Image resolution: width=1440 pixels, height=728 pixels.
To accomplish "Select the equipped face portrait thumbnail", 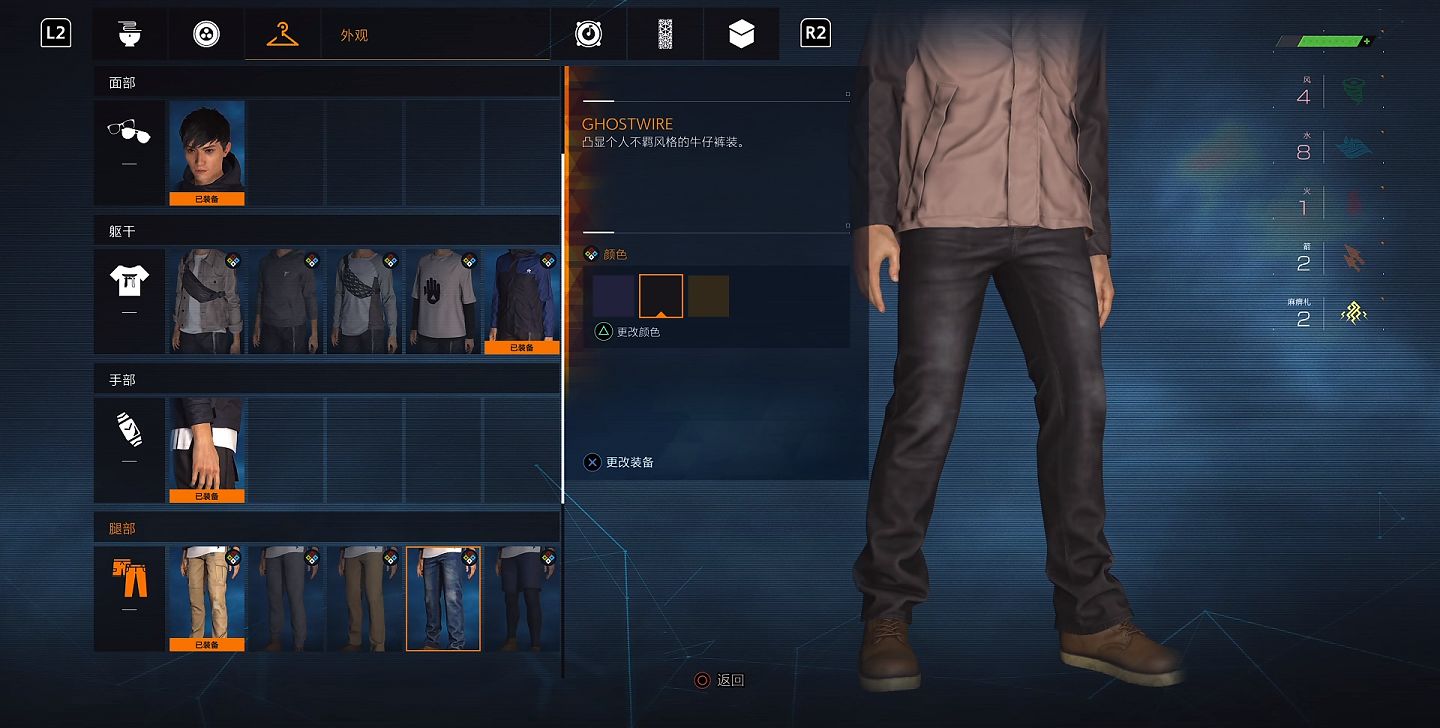I will 207,152.
